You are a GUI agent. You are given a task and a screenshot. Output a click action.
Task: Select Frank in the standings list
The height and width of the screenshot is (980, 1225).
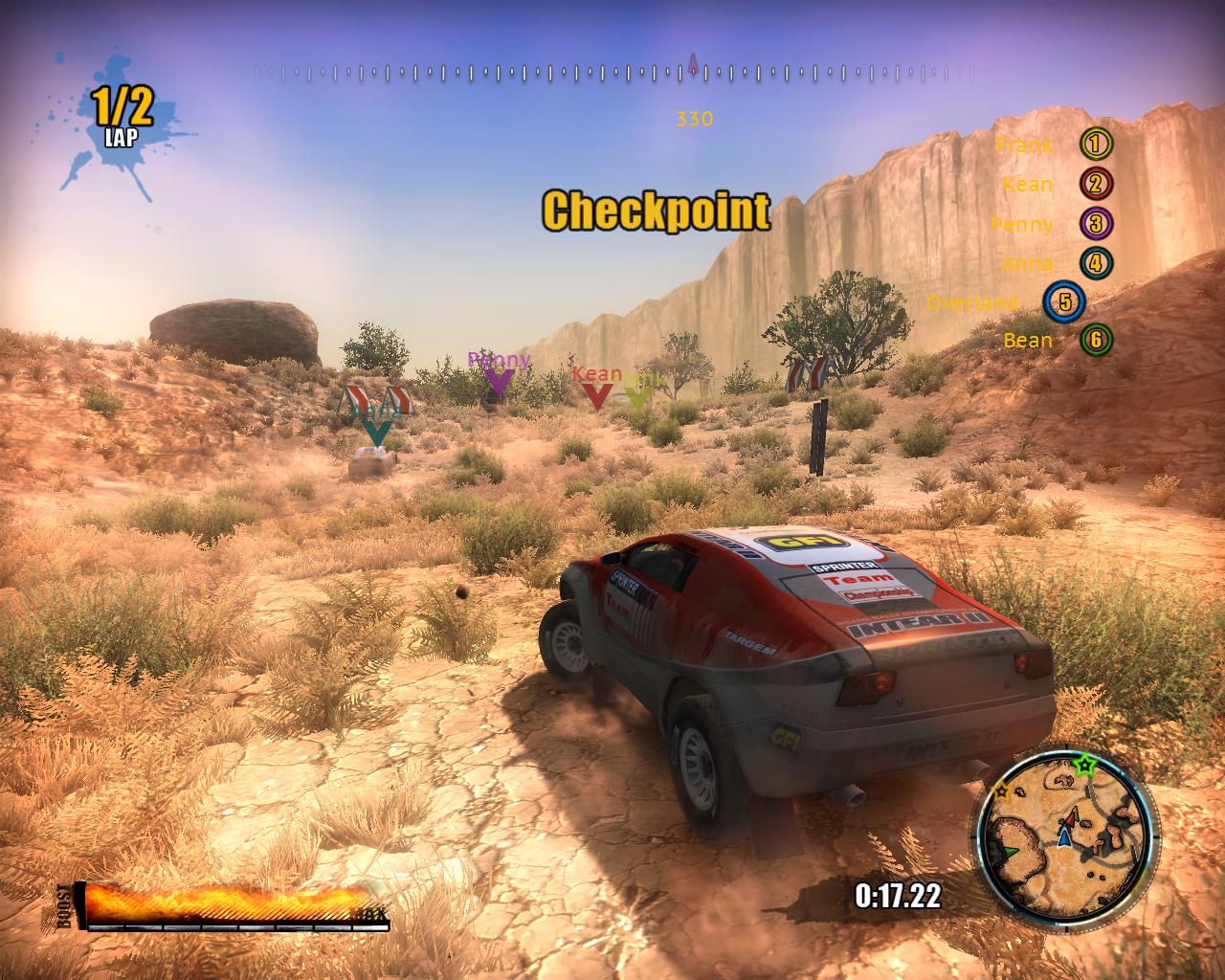point(1053,145)
